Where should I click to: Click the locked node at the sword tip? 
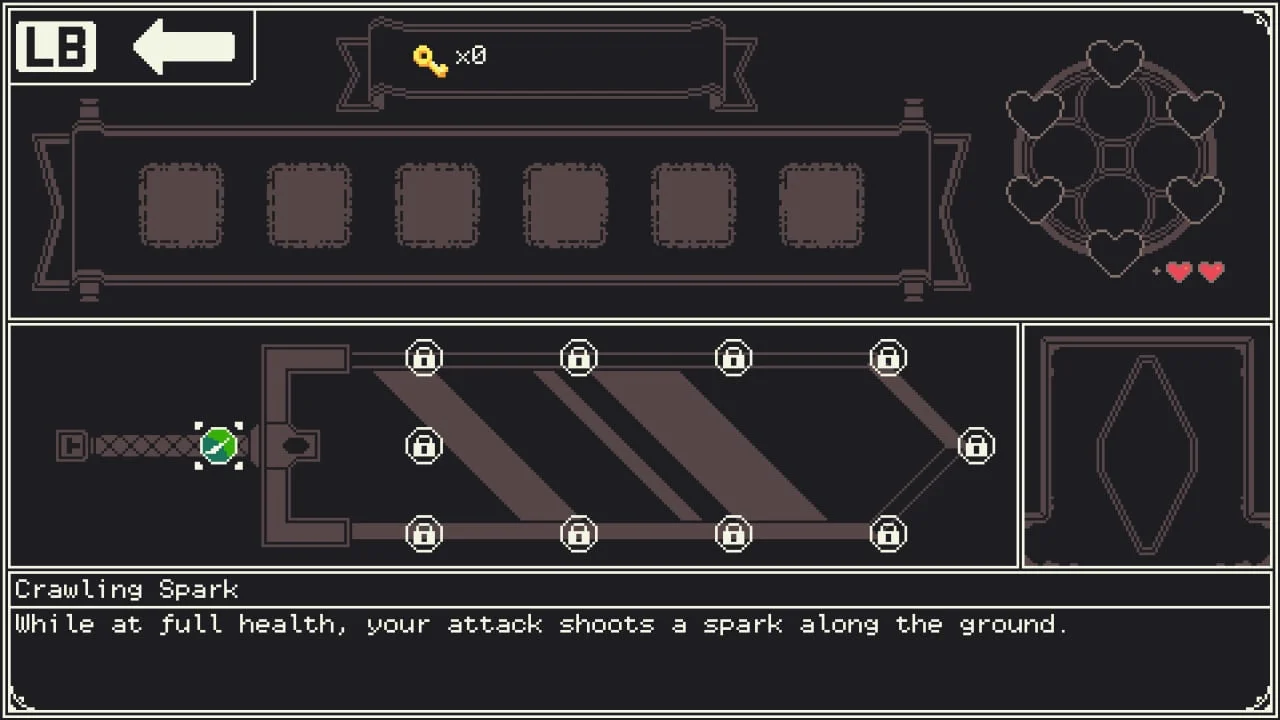pos(976,445)
